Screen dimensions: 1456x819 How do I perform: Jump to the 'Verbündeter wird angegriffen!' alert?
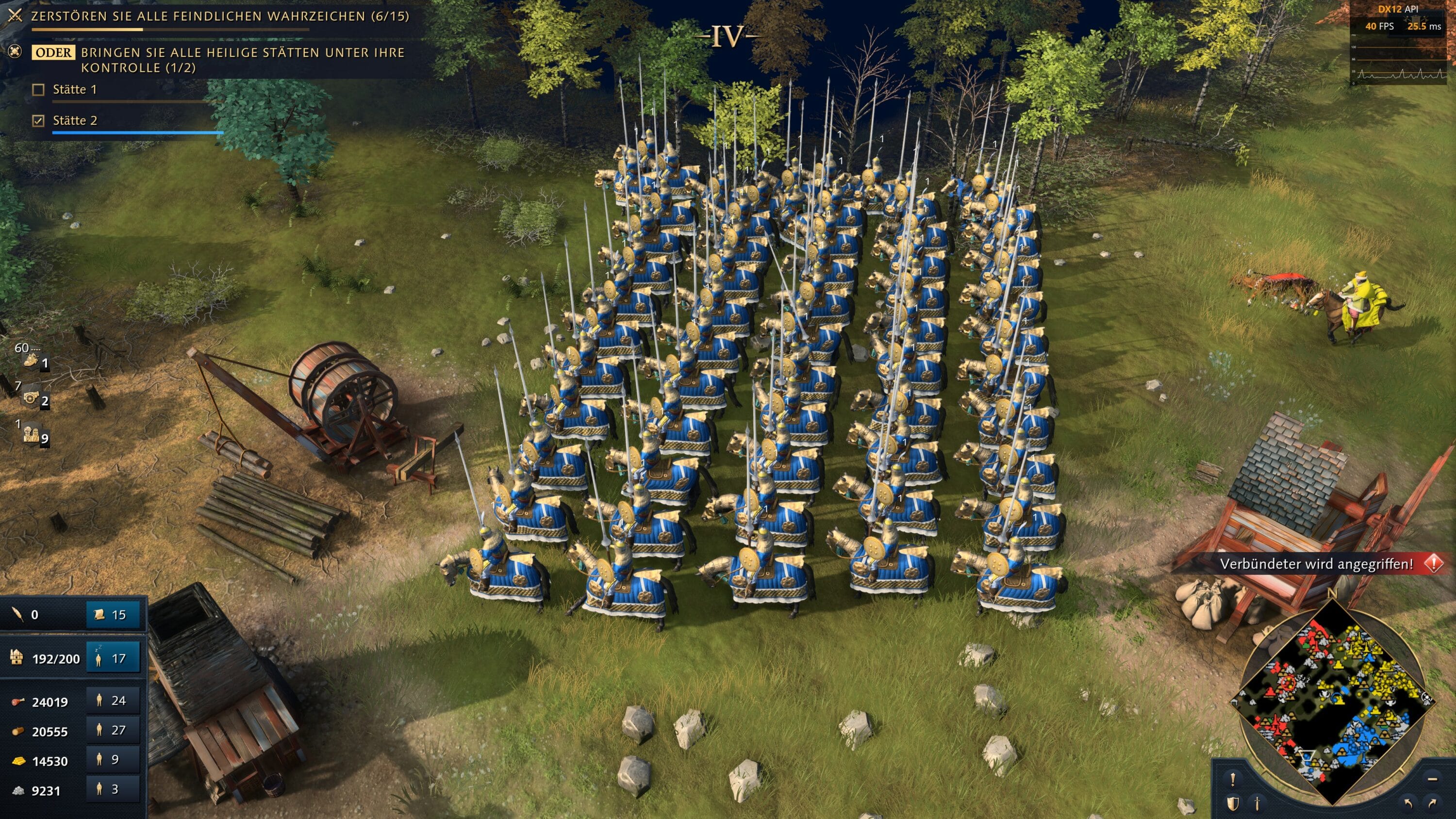click(x=1317, y=563)
